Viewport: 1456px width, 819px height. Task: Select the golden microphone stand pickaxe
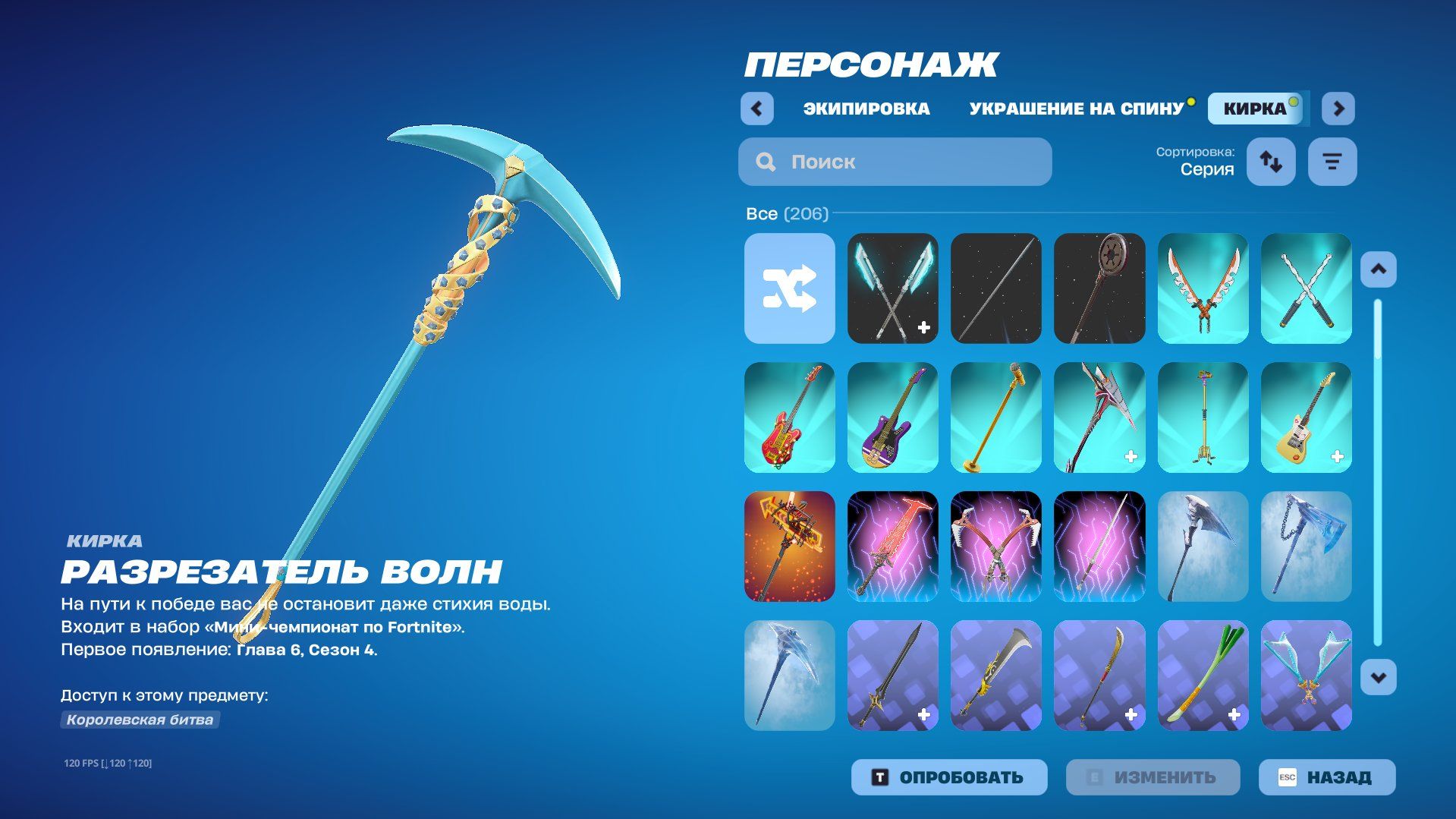995,417
